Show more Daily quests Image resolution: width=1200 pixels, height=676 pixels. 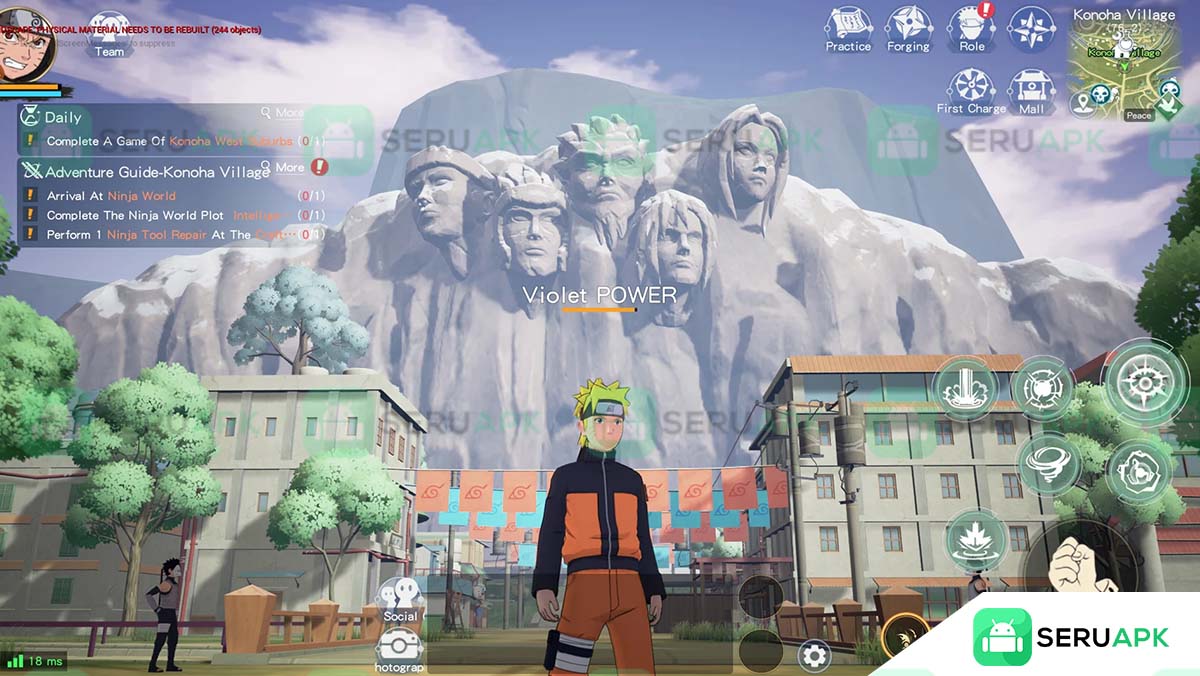click(x=283, y=113)
